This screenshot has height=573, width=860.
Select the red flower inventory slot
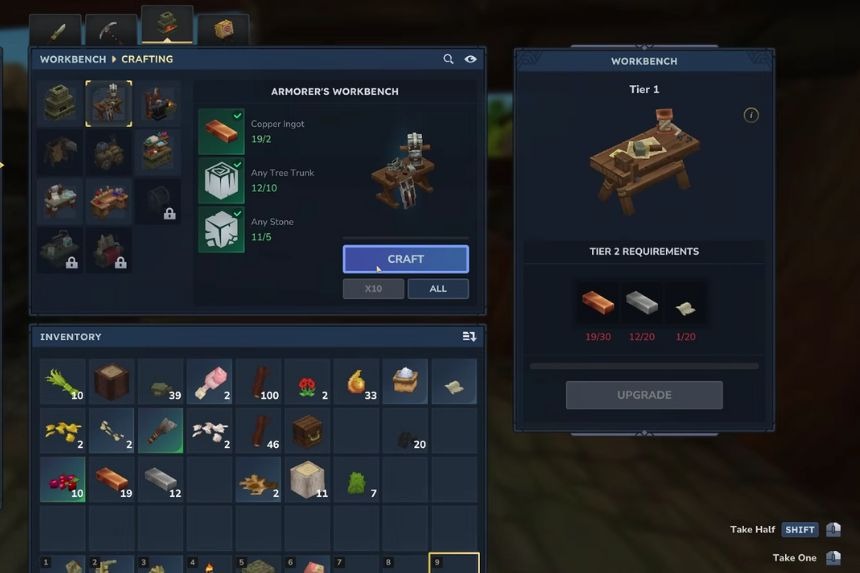pyautogui.click(x=307, y=382)
